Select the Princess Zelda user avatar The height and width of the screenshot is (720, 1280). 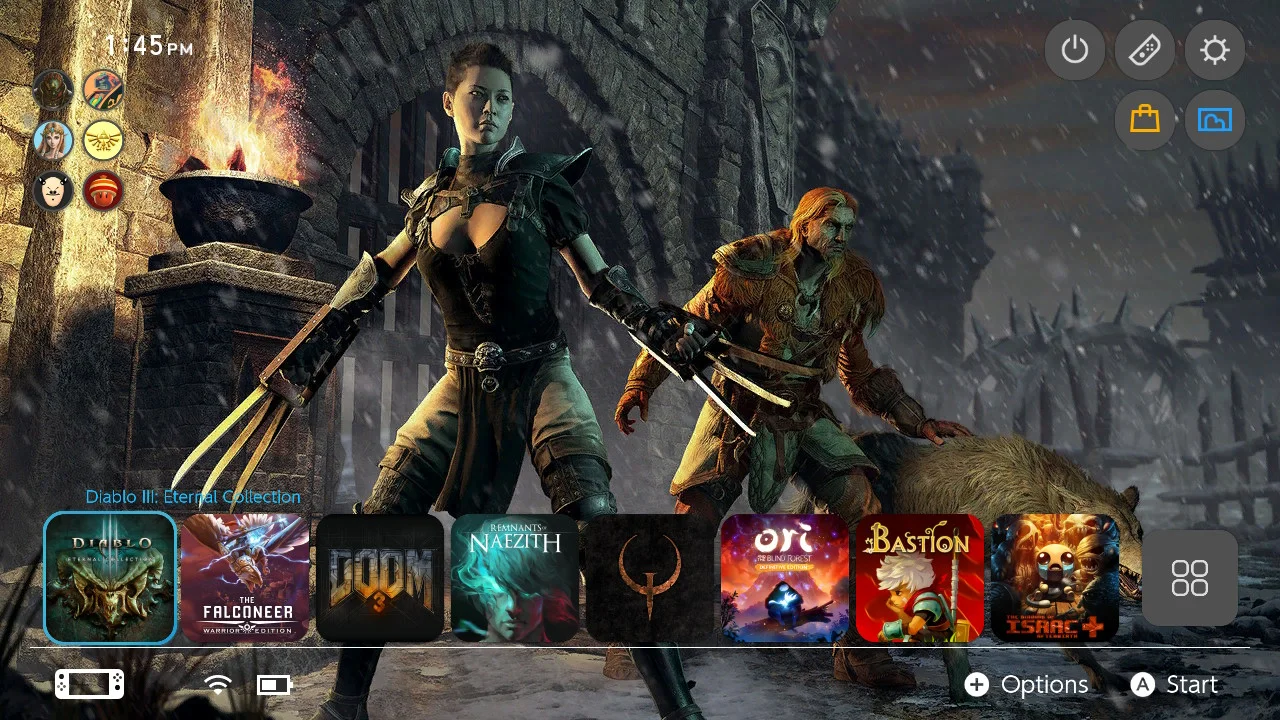coord(53,140)
